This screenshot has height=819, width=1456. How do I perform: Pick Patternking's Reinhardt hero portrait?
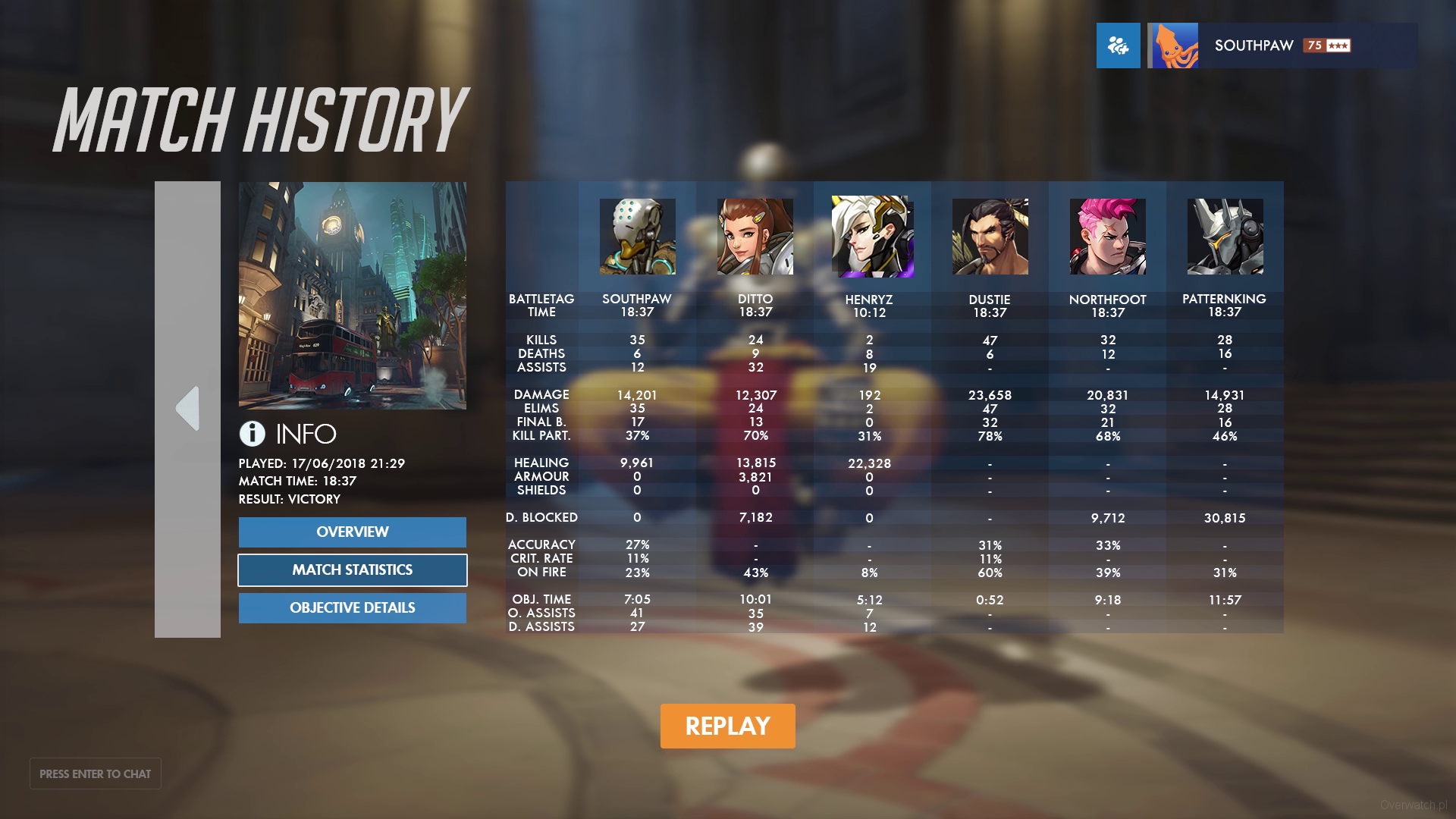1225,237
